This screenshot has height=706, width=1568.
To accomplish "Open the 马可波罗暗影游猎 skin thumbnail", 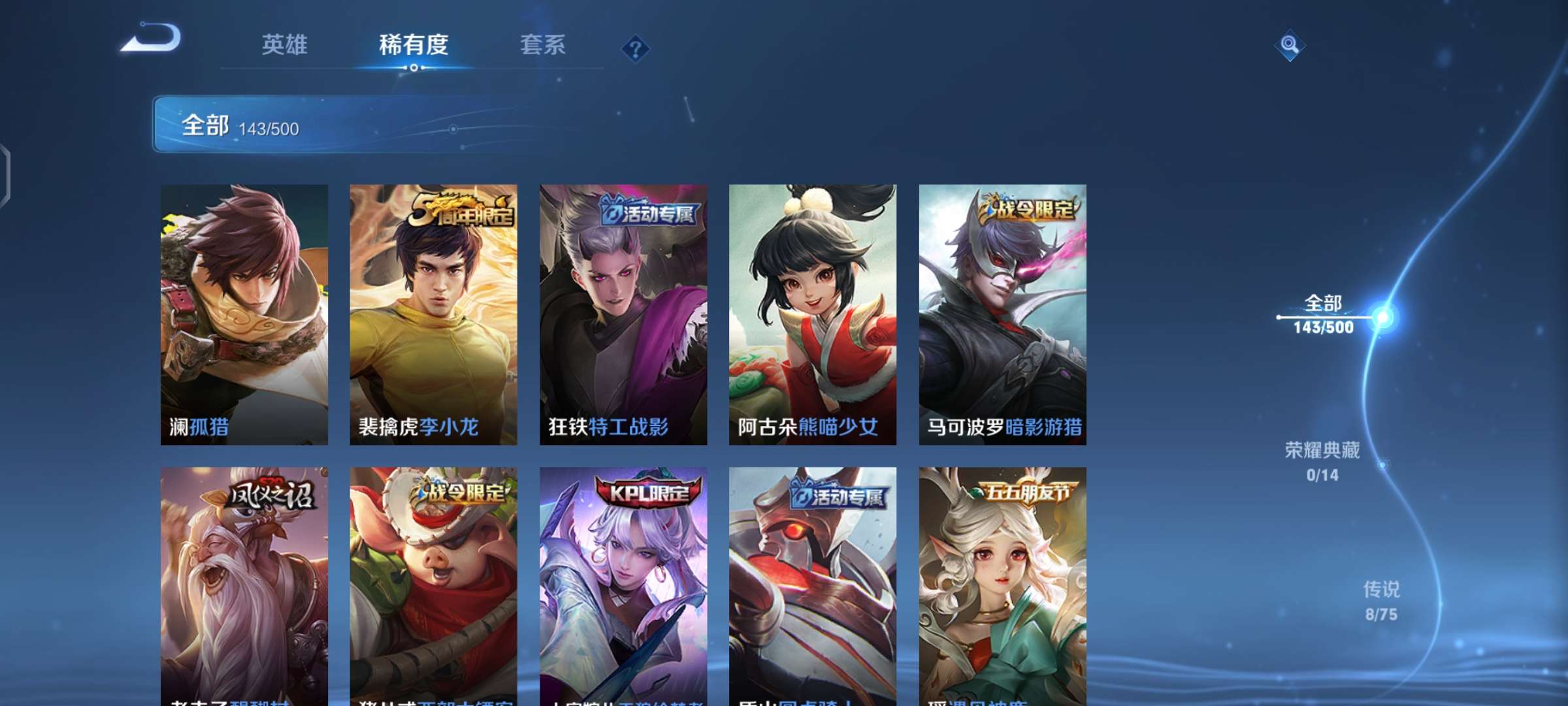I will click(1002, 314).
